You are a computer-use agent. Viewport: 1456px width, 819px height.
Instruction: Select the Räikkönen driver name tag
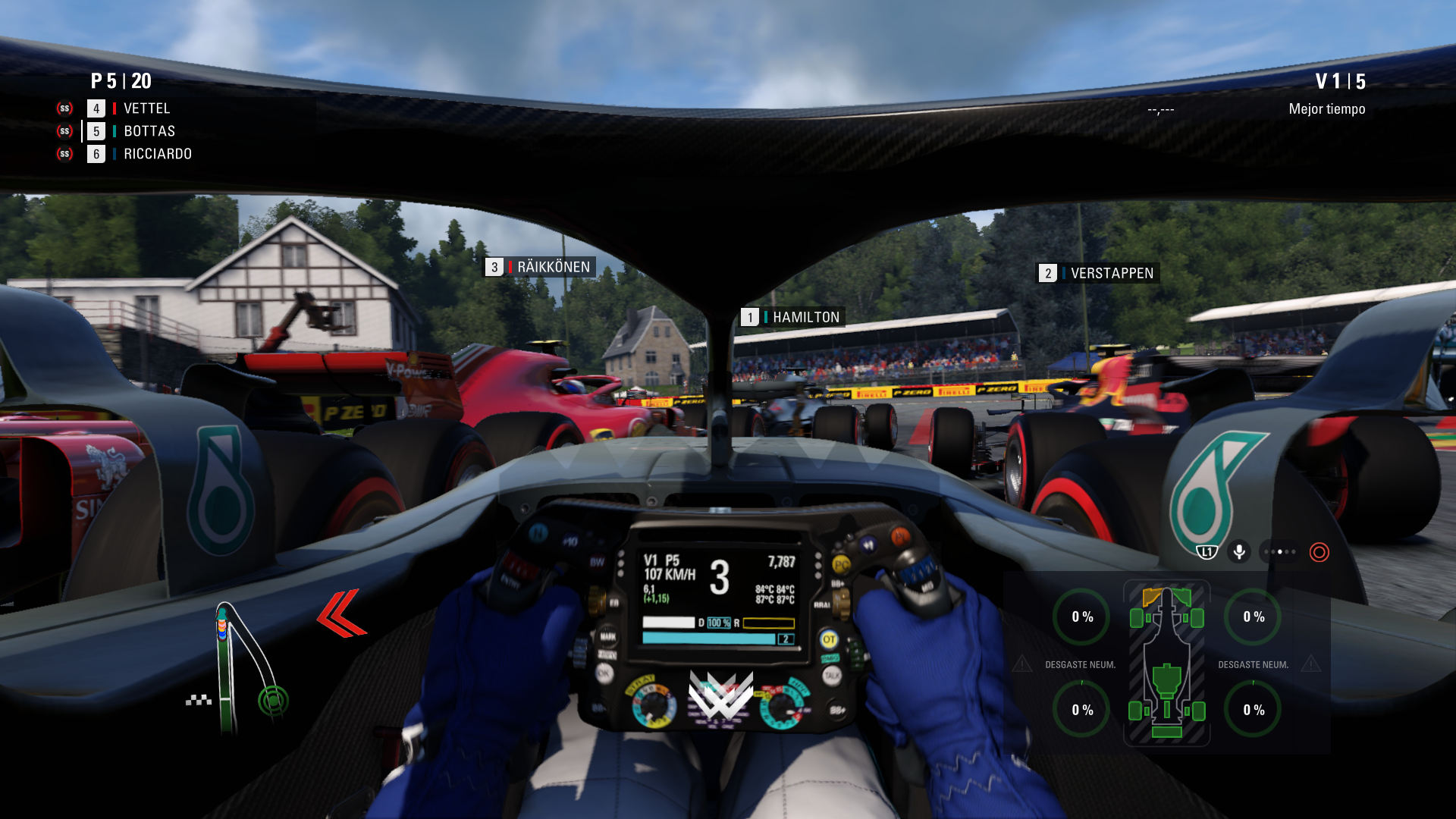coord(540,267)
